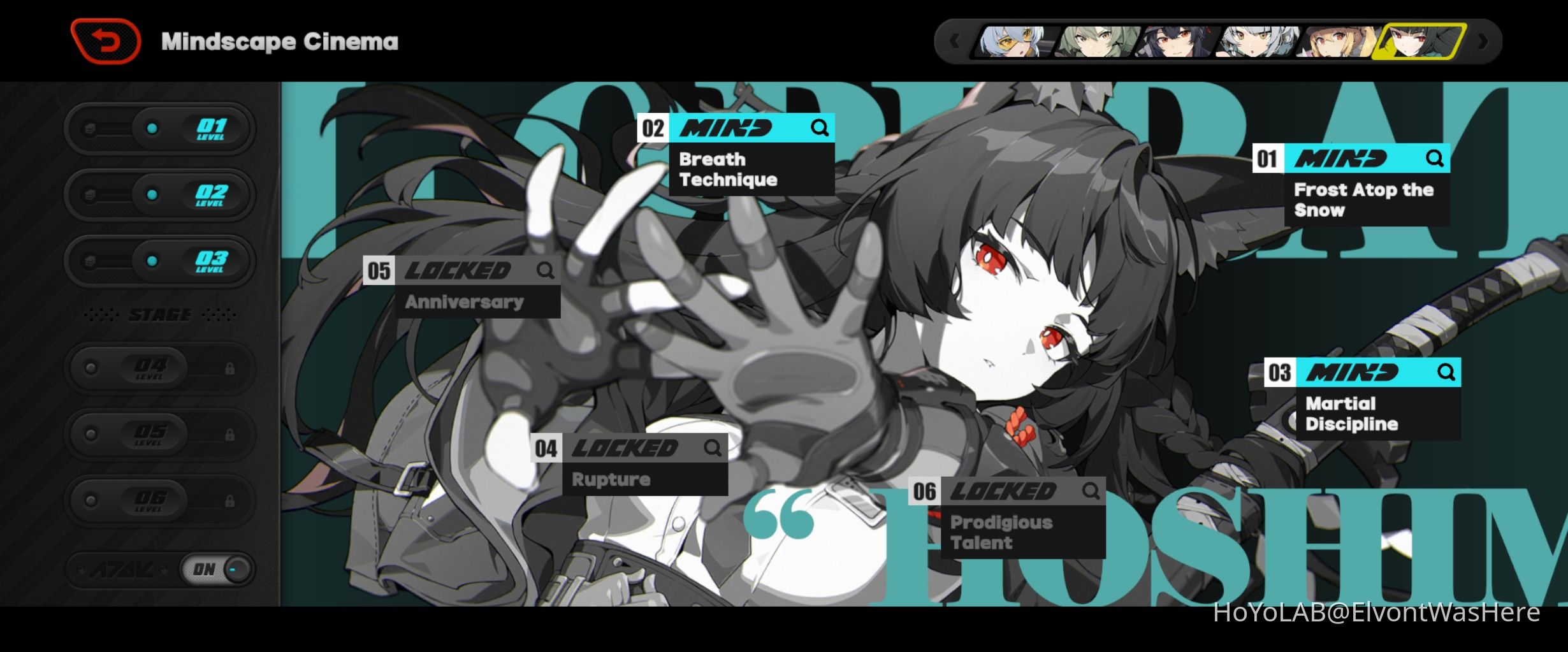1568x652 pixels.
Task: Click the magnifier on Anniversary cinema
Action: pos(546,271)
